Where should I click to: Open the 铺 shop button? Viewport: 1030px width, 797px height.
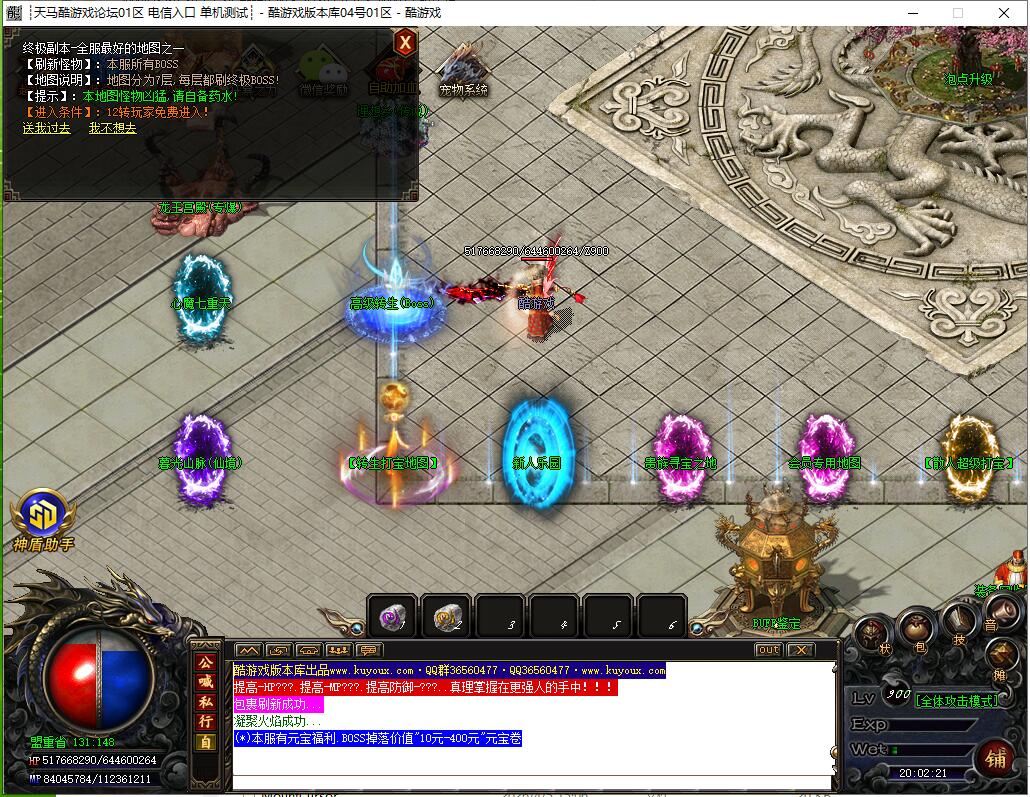[995, 759]
